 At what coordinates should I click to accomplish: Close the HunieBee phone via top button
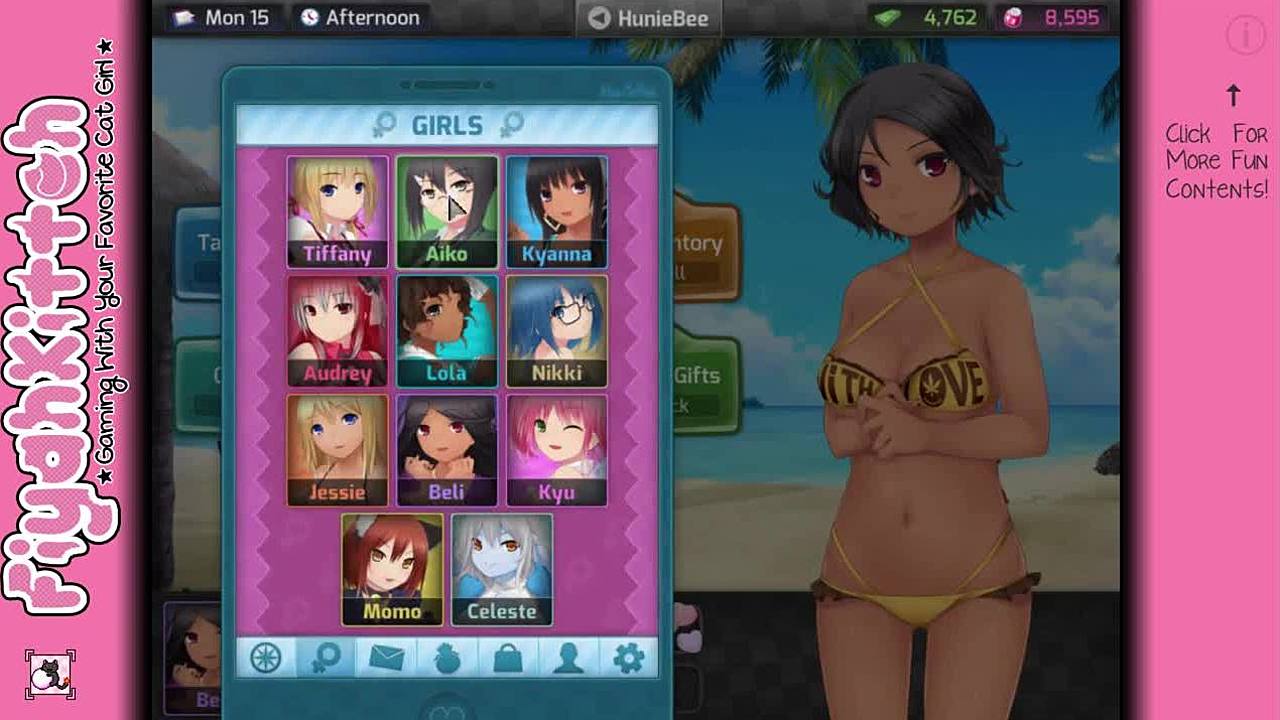pos(648,18)
